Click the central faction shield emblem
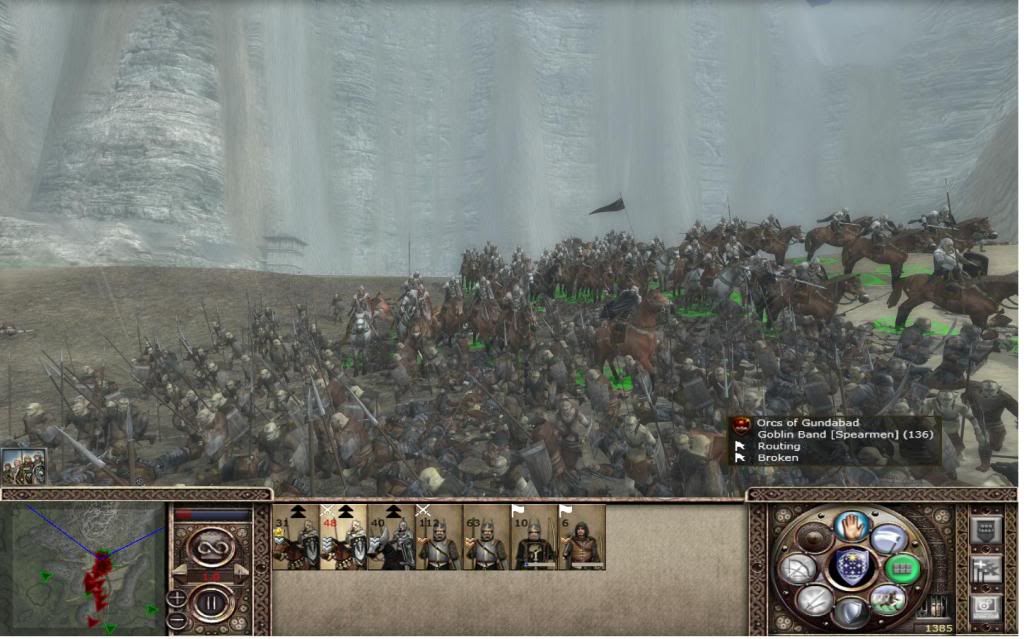1024x639 pixels. click(x=852, y=568)
